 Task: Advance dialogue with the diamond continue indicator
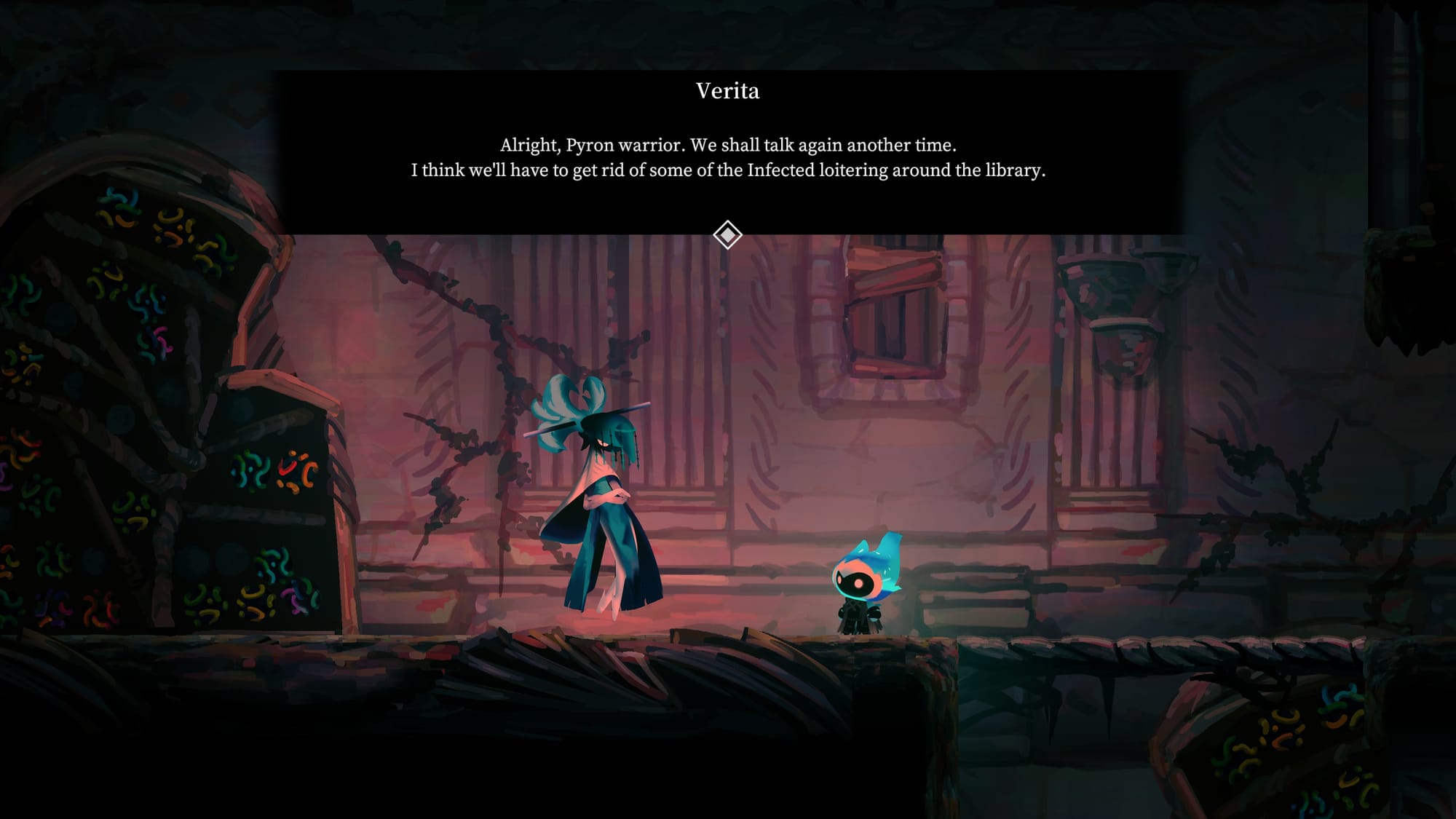(727, 235)
